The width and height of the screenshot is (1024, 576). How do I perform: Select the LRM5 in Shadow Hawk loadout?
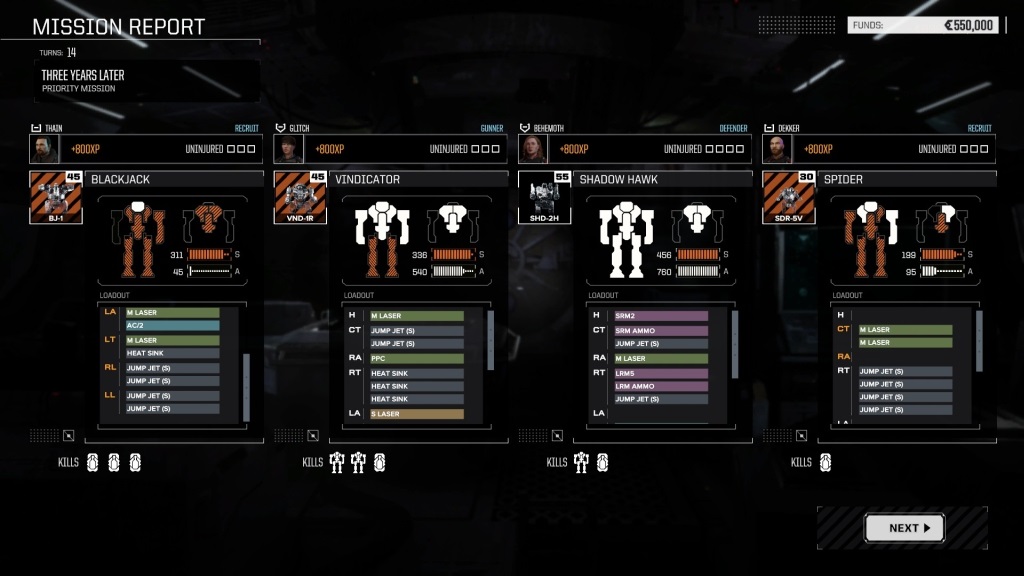pos(661,373)
